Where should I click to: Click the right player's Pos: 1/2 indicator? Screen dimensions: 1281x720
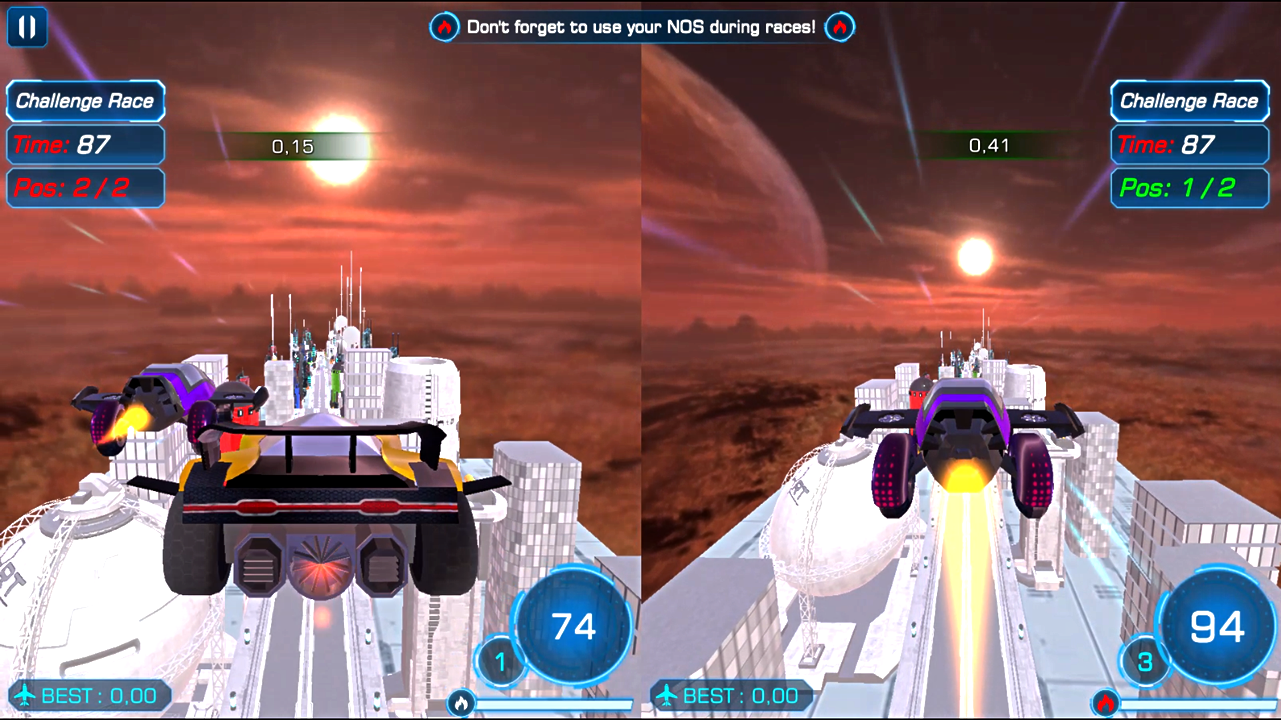(x=1189, y=188)
